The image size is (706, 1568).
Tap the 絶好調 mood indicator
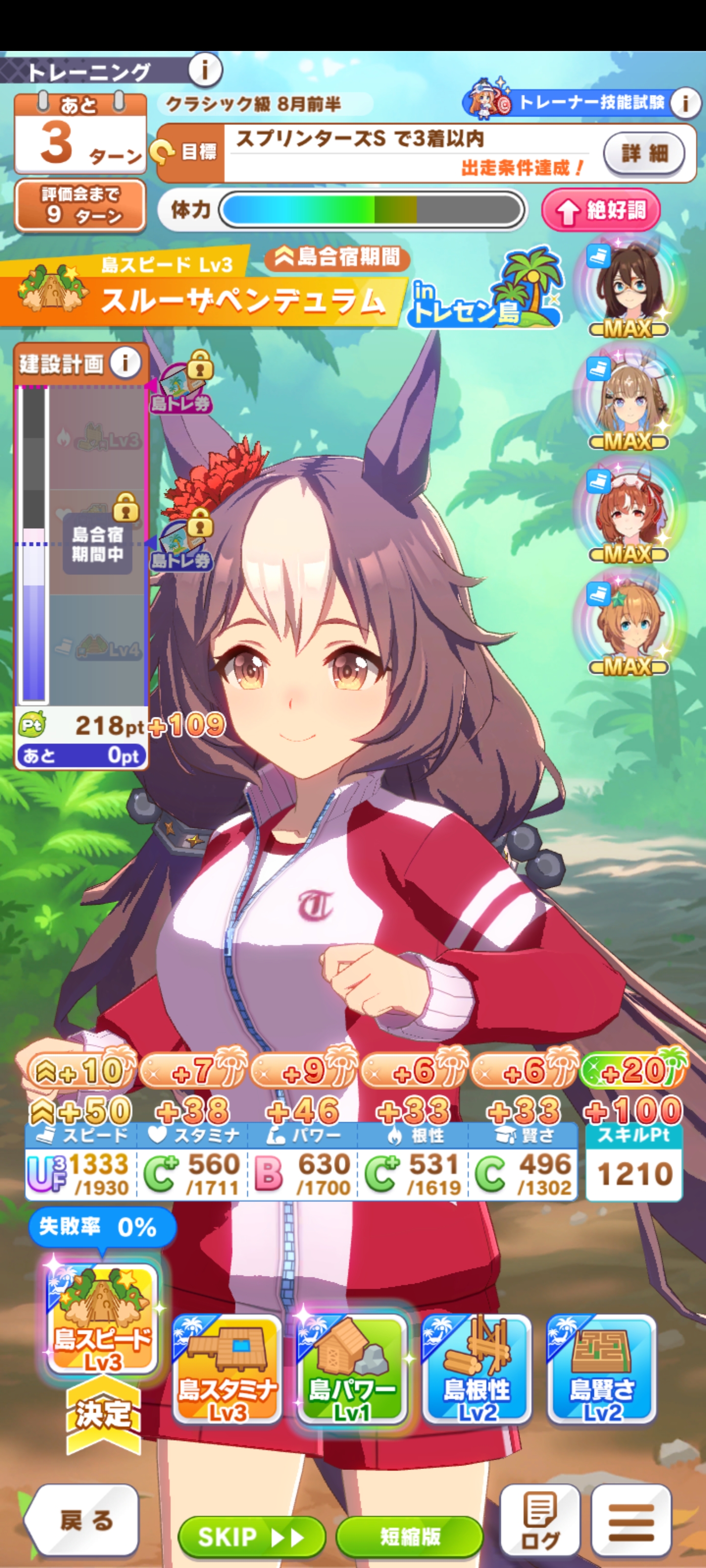601,211
